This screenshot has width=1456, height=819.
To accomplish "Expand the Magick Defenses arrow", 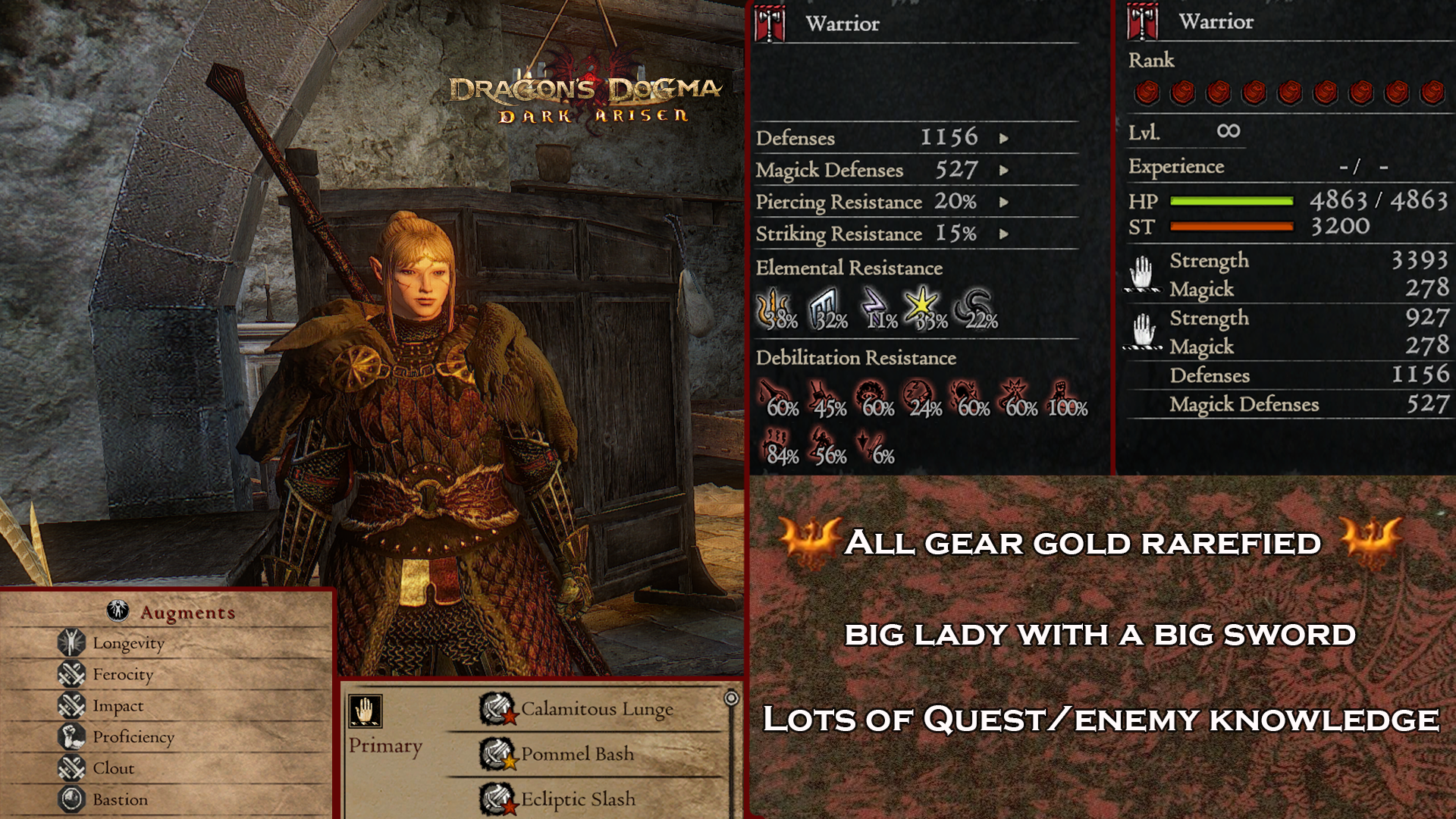I will 1004,171.
